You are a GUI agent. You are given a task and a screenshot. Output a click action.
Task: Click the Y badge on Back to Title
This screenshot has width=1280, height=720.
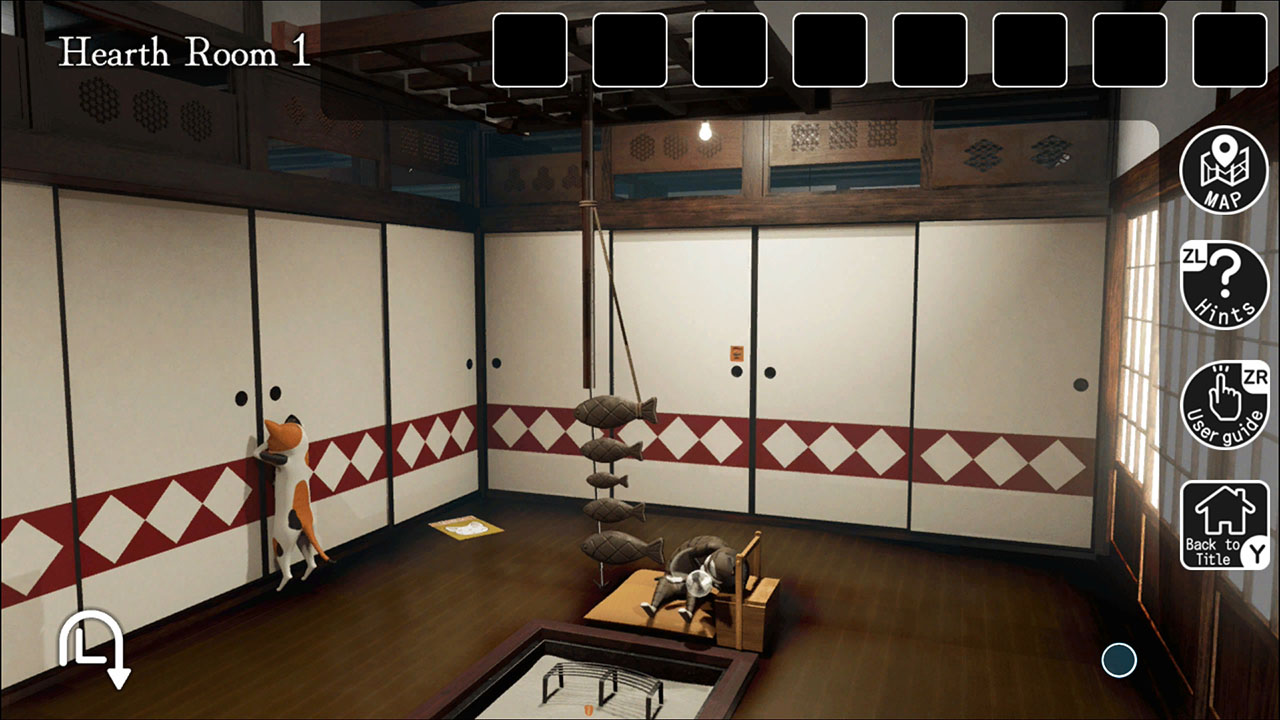(x=1253, y=551)
